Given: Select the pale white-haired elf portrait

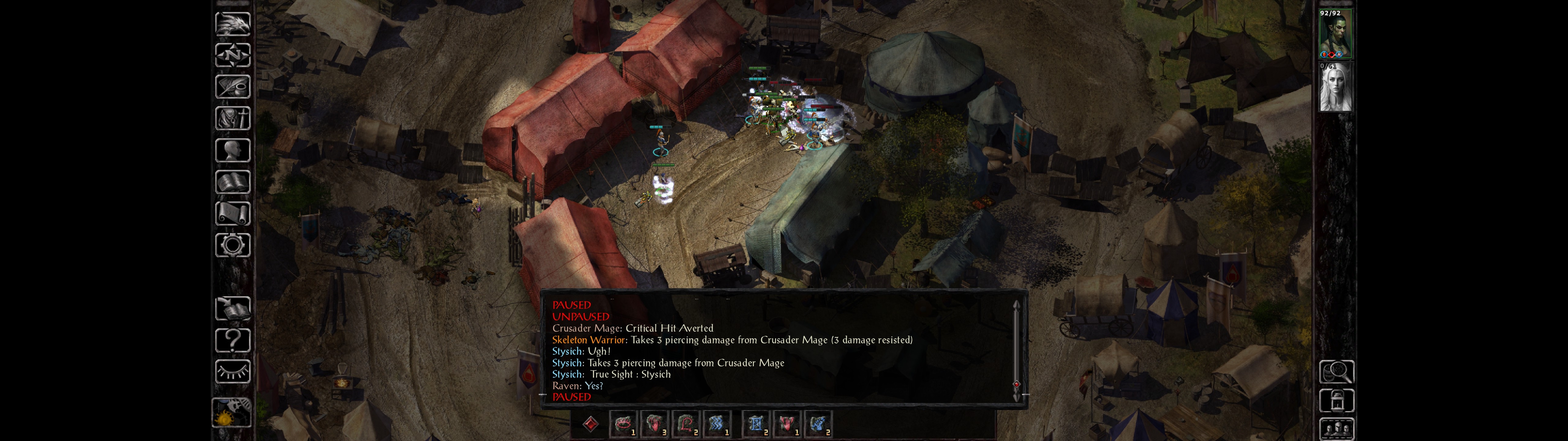Looking at the screenshot, I should [1336, 87].
